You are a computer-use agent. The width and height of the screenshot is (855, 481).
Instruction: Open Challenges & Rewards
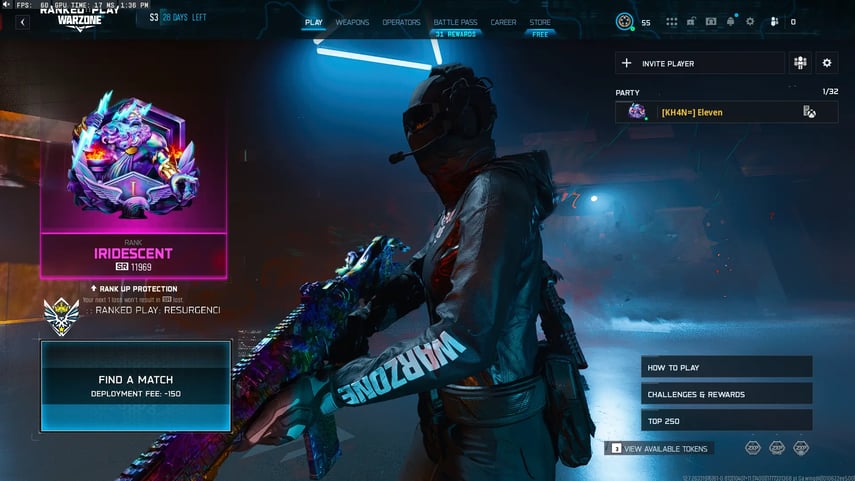[726, 394]
